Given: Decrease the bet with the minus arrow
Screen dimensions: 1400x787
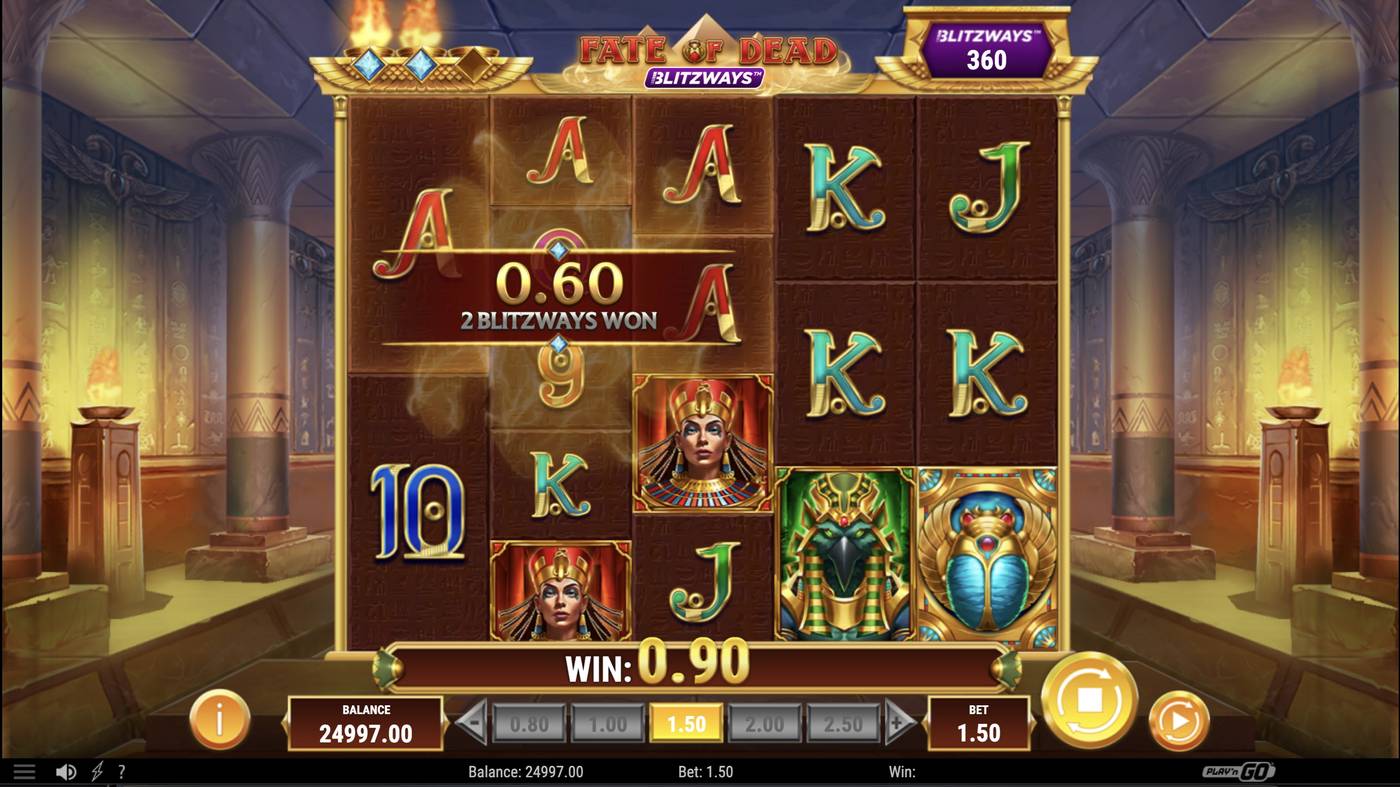Looking at the screenshot, I should coord(472,723).
